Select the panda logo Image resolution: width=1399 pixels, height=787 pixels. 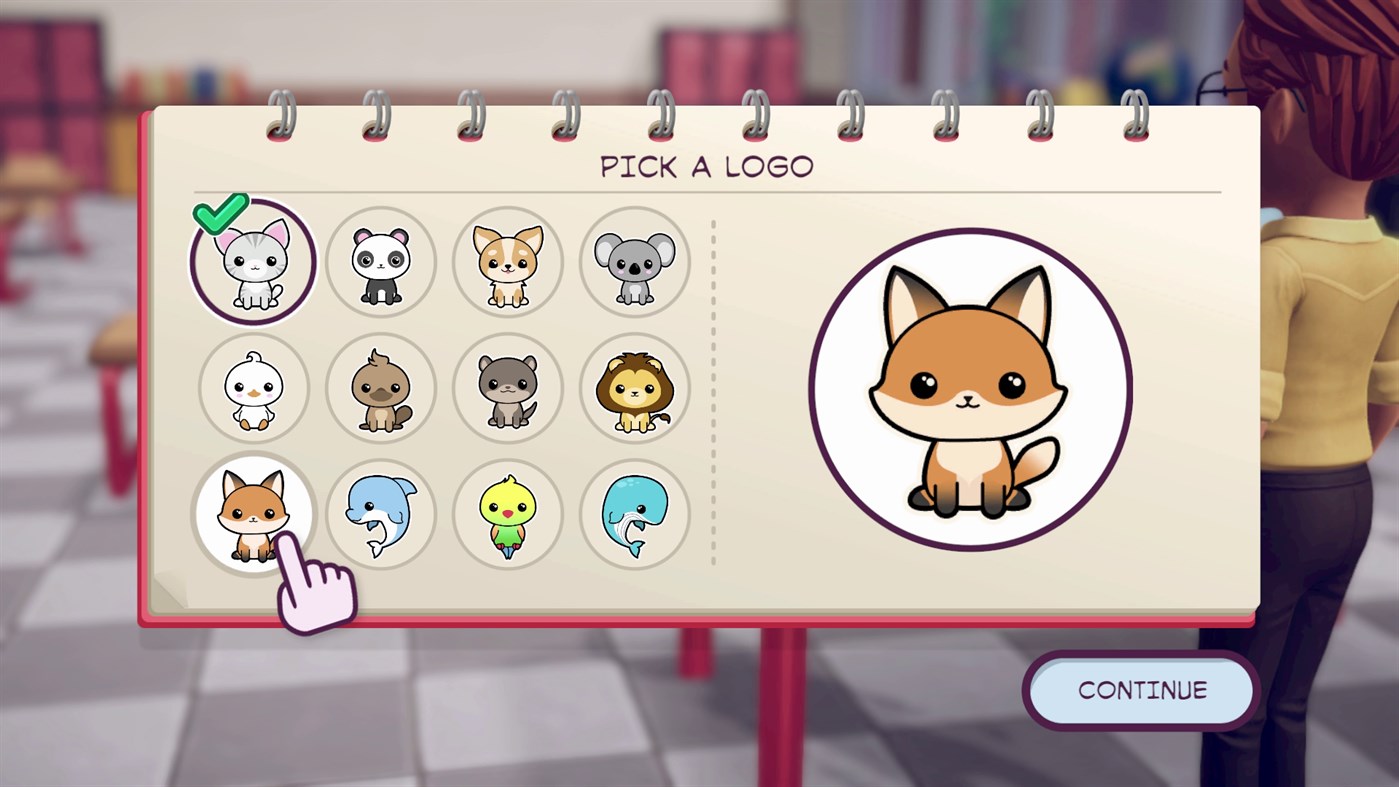(380, 262)
